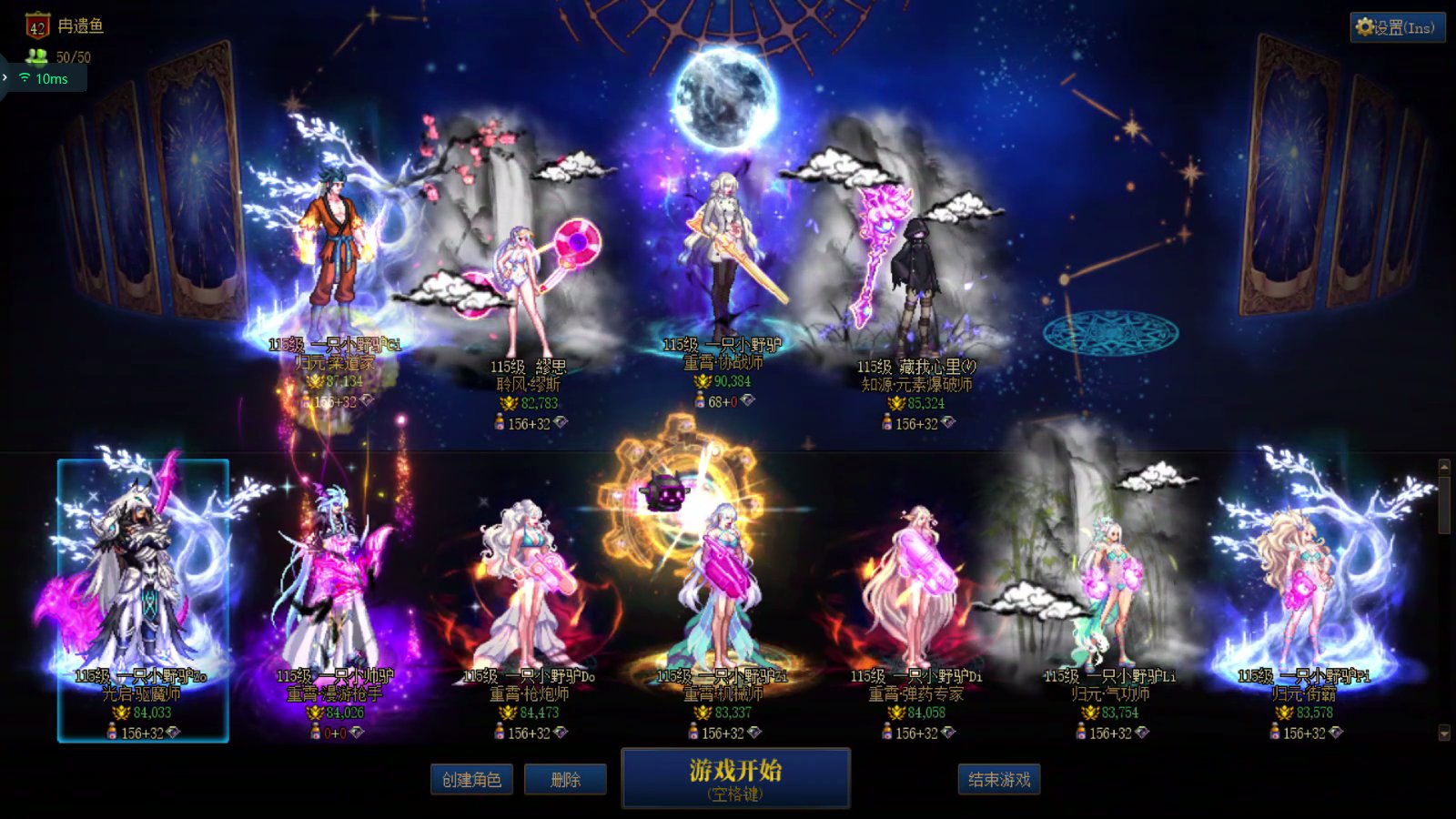
Task: Click the scrollbar up arrow on right edge
Action: [x=1444, y=465]
